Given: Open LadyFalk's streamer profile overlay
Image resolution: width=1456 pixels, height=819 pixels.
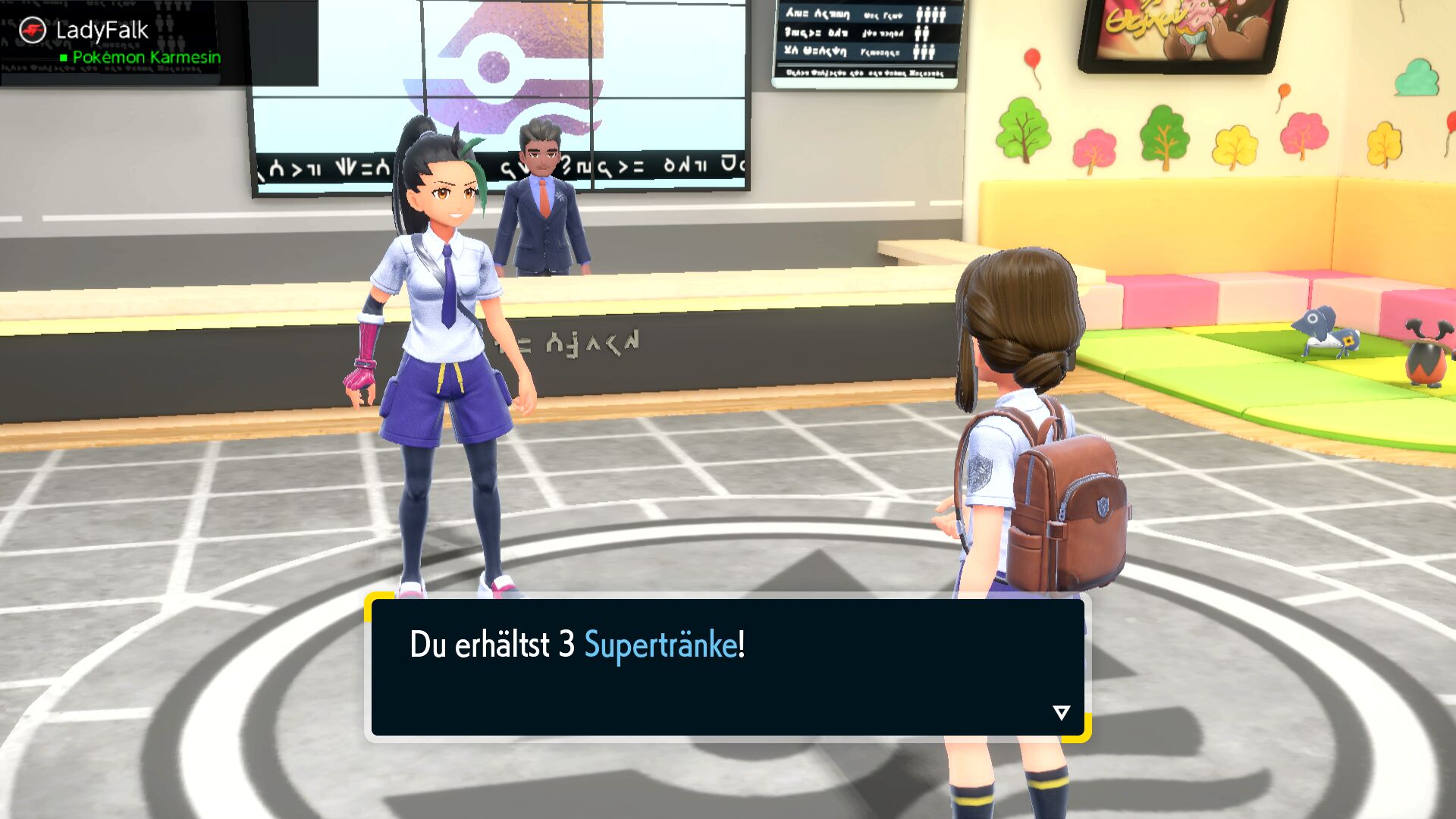Looking at the screenshot, I should [x=102, y=31].
